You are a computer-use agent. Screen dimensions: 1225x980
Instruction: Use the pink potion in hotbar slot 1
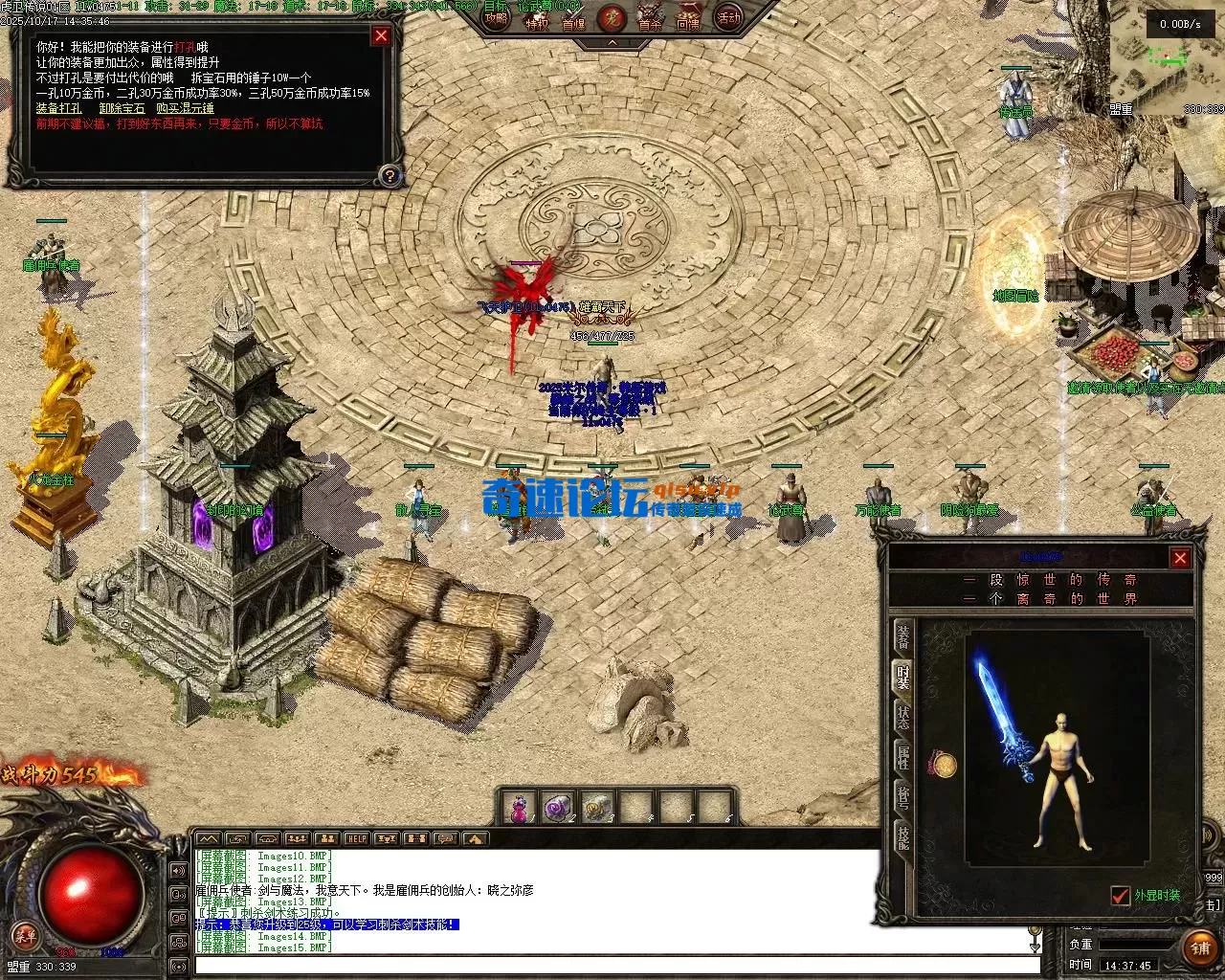coord(519,809)
